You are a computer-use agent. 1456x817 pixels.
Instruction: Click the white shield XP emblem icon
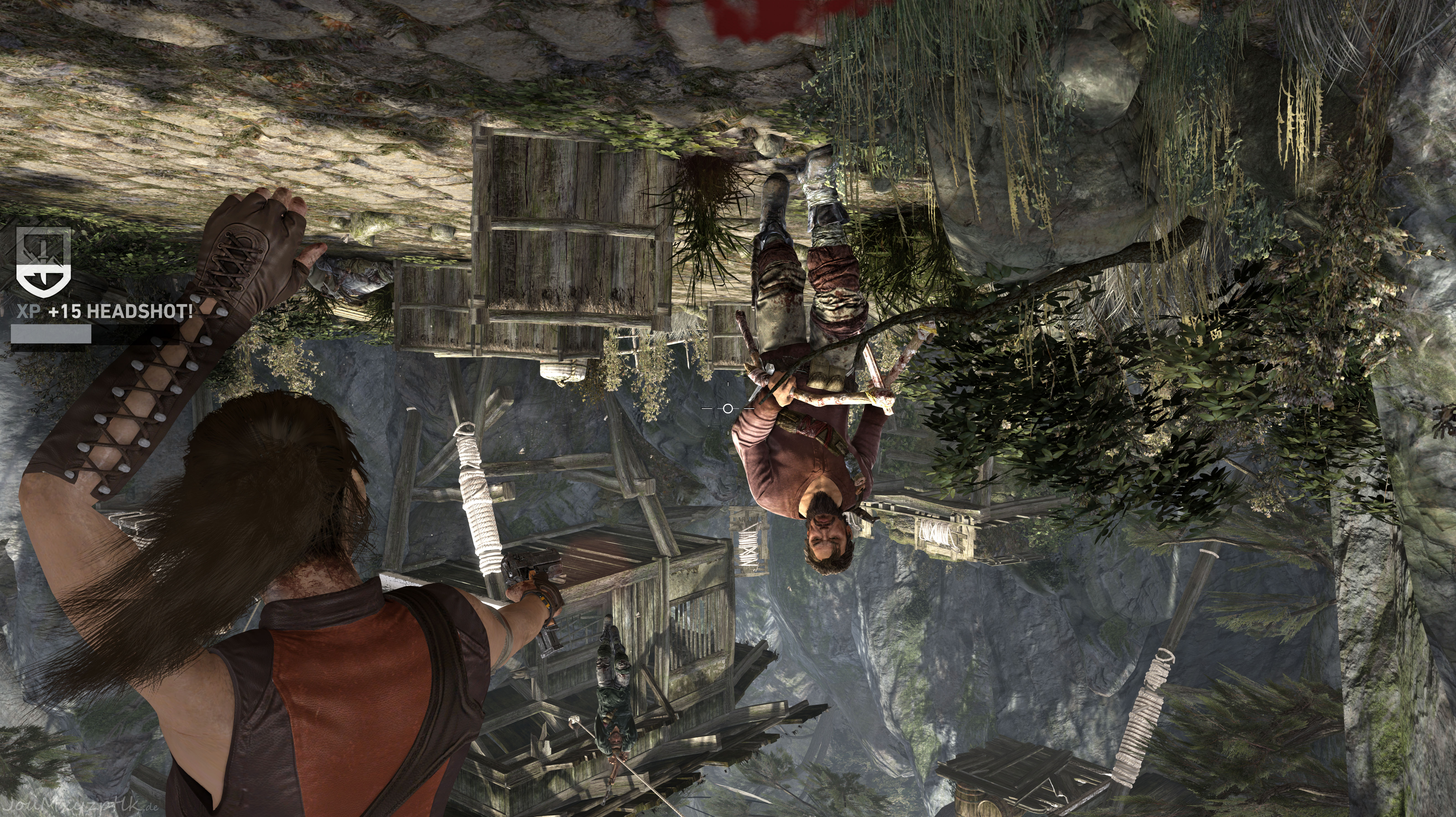pos(44,262)
